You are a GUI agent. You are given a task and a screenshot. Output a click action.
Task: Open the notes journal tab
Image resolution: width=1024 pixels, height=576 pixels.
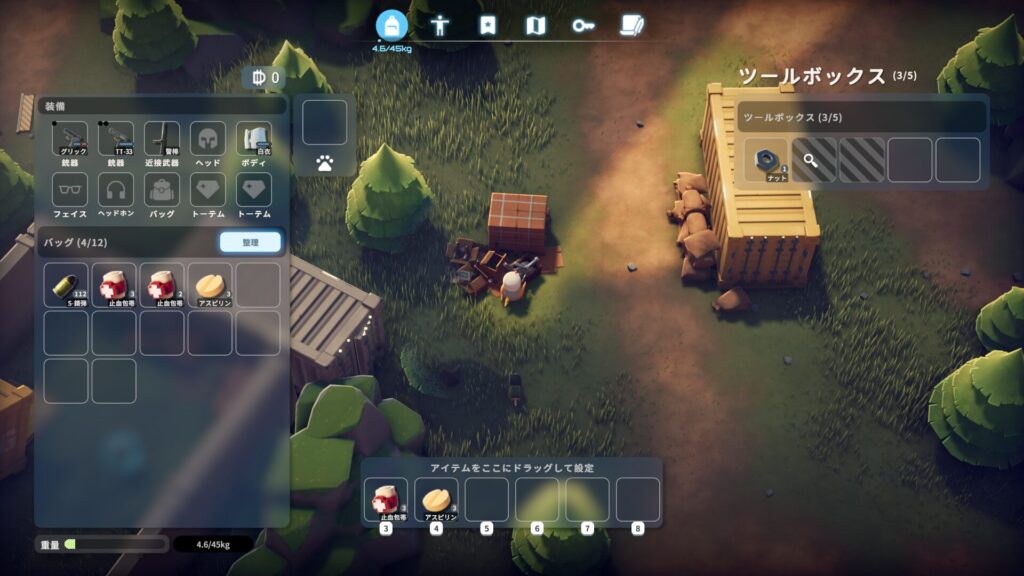[x=630, y=26]
